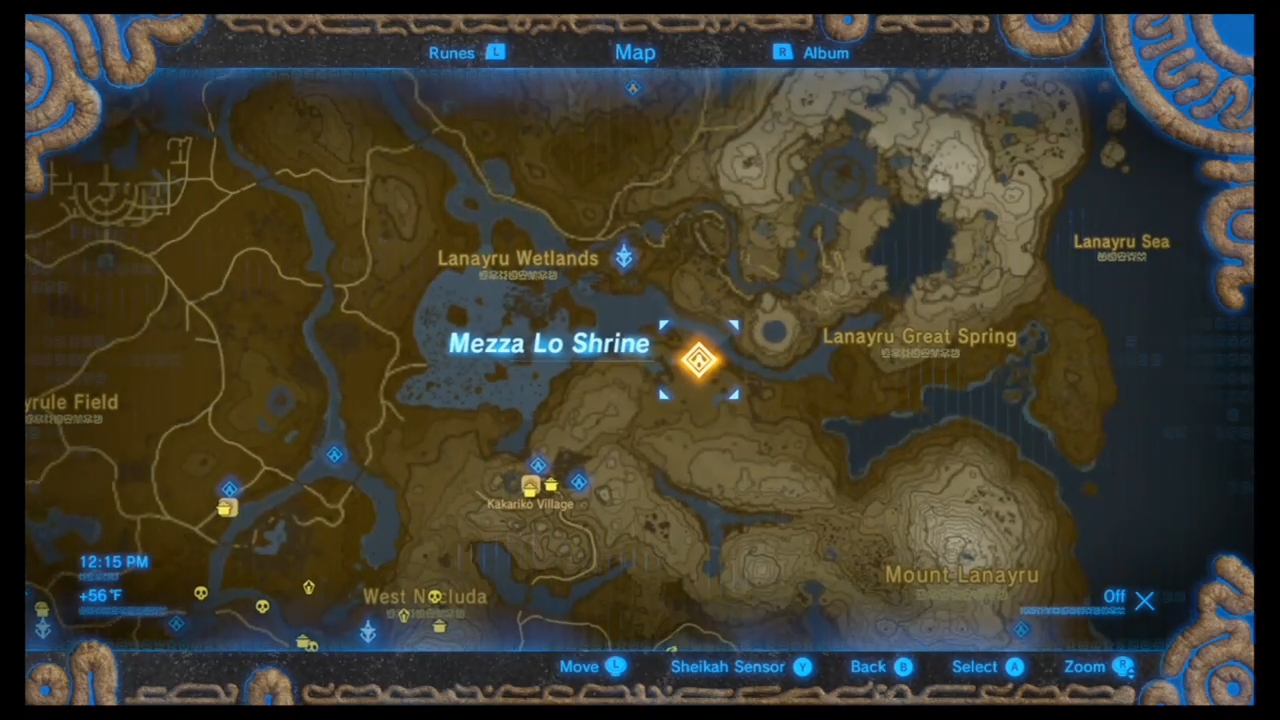Click the cooking pot icon near Kakariko Village
The height and width of the screenshot is (720, 1280).
[551, 484]
